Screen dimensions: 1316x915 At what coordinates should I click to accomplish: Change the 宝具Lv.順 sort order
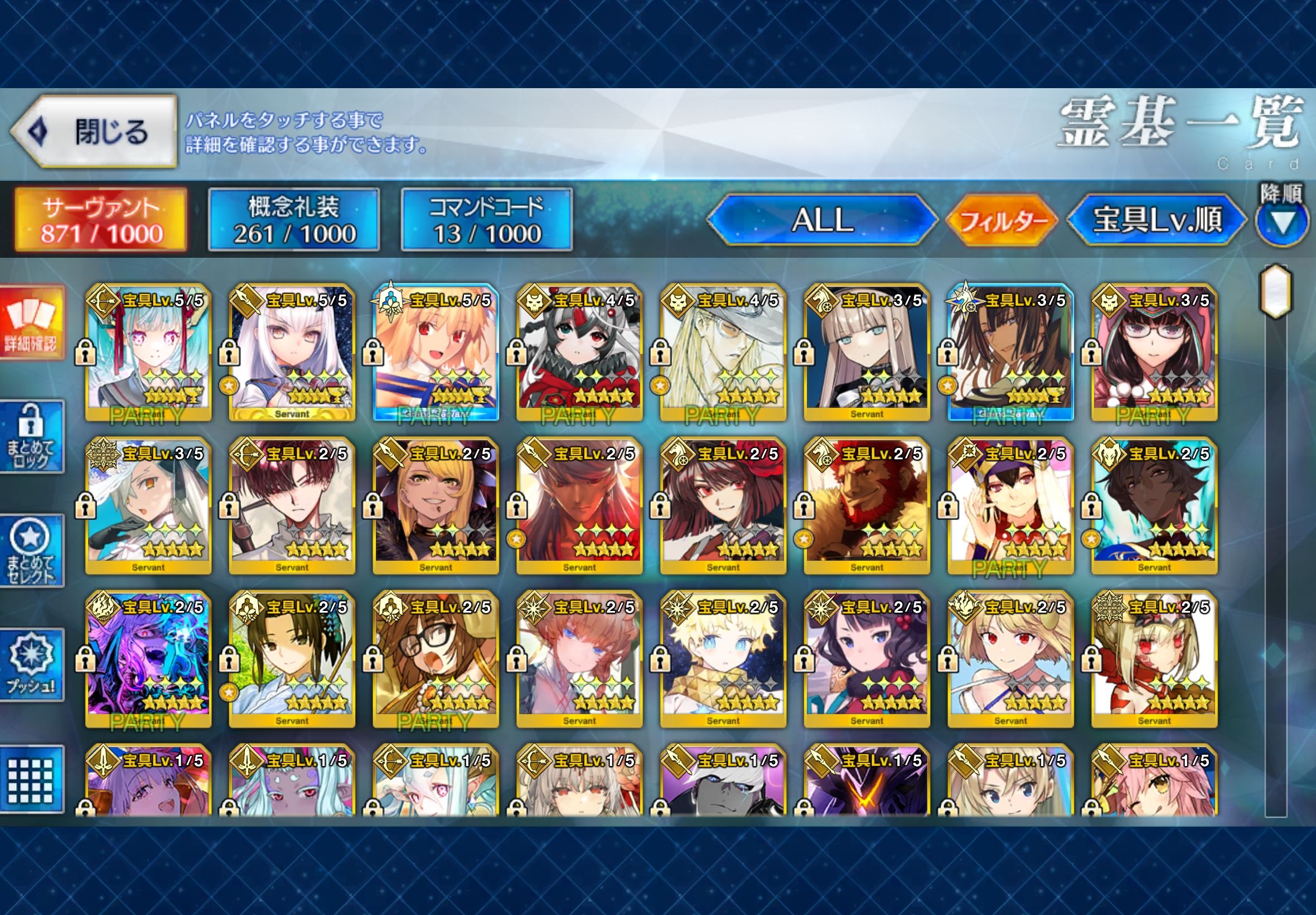1157,220
